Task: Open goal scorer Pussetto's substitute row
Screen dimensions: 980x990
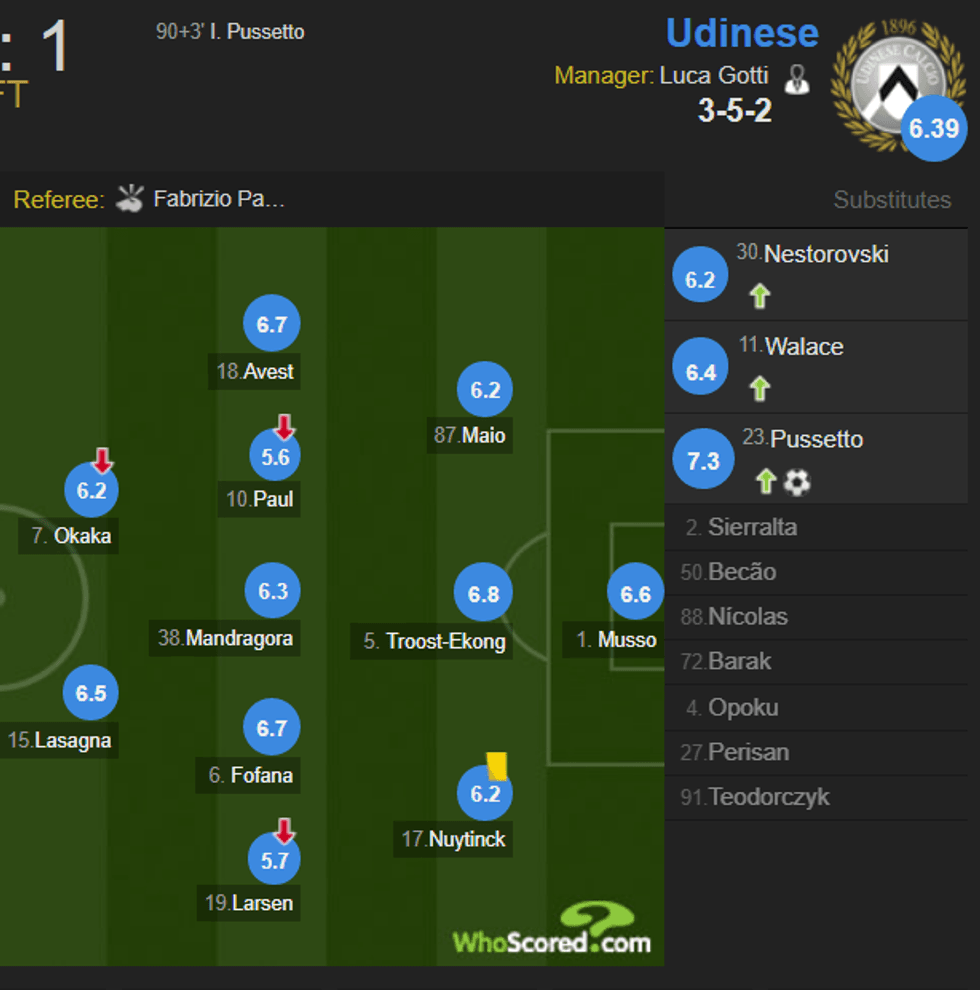Action: pos(816,459)
